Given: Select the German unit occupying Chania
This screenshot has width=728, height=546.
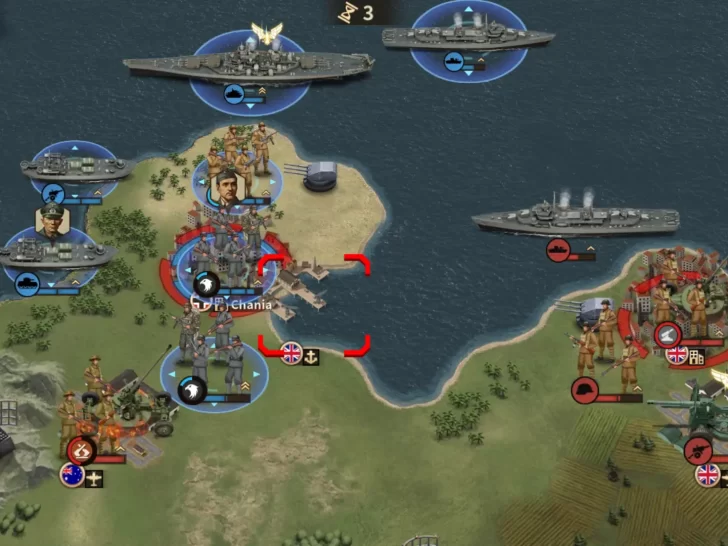Looking at the screenshot, I should click(220, 255).
